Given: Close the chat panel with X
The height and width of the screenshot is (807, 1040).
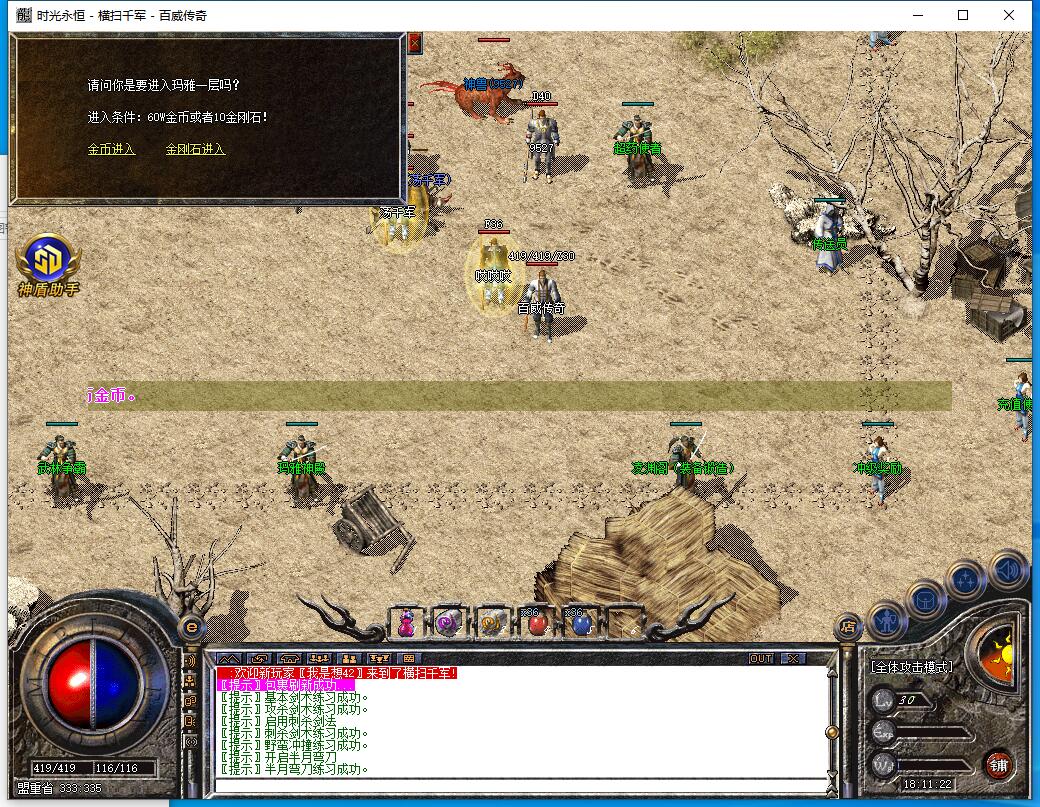Looking at the screenshot, I should pos(792,659).
